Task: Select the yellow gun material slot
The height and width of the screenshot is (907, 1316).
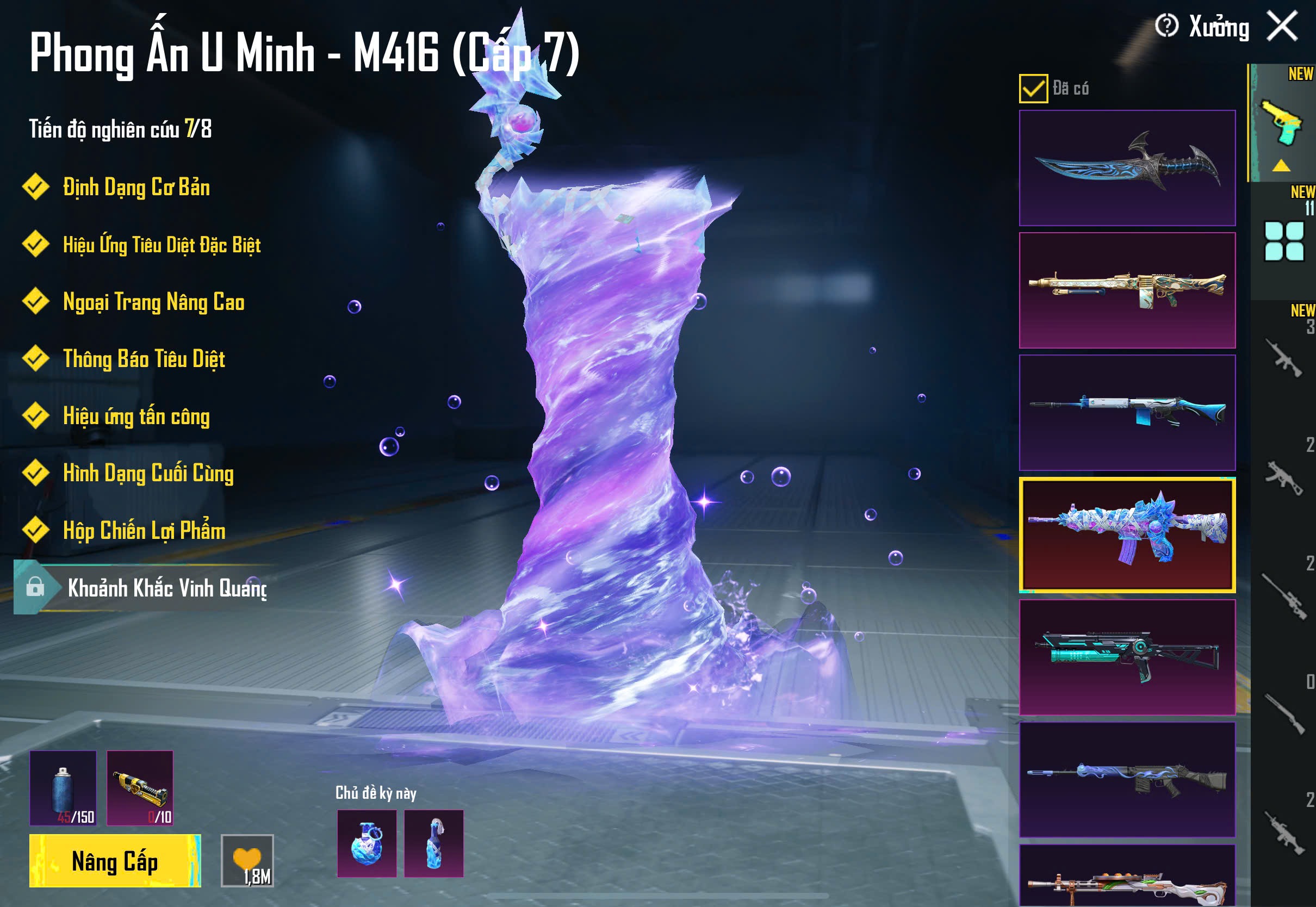Action: point(140,788)
